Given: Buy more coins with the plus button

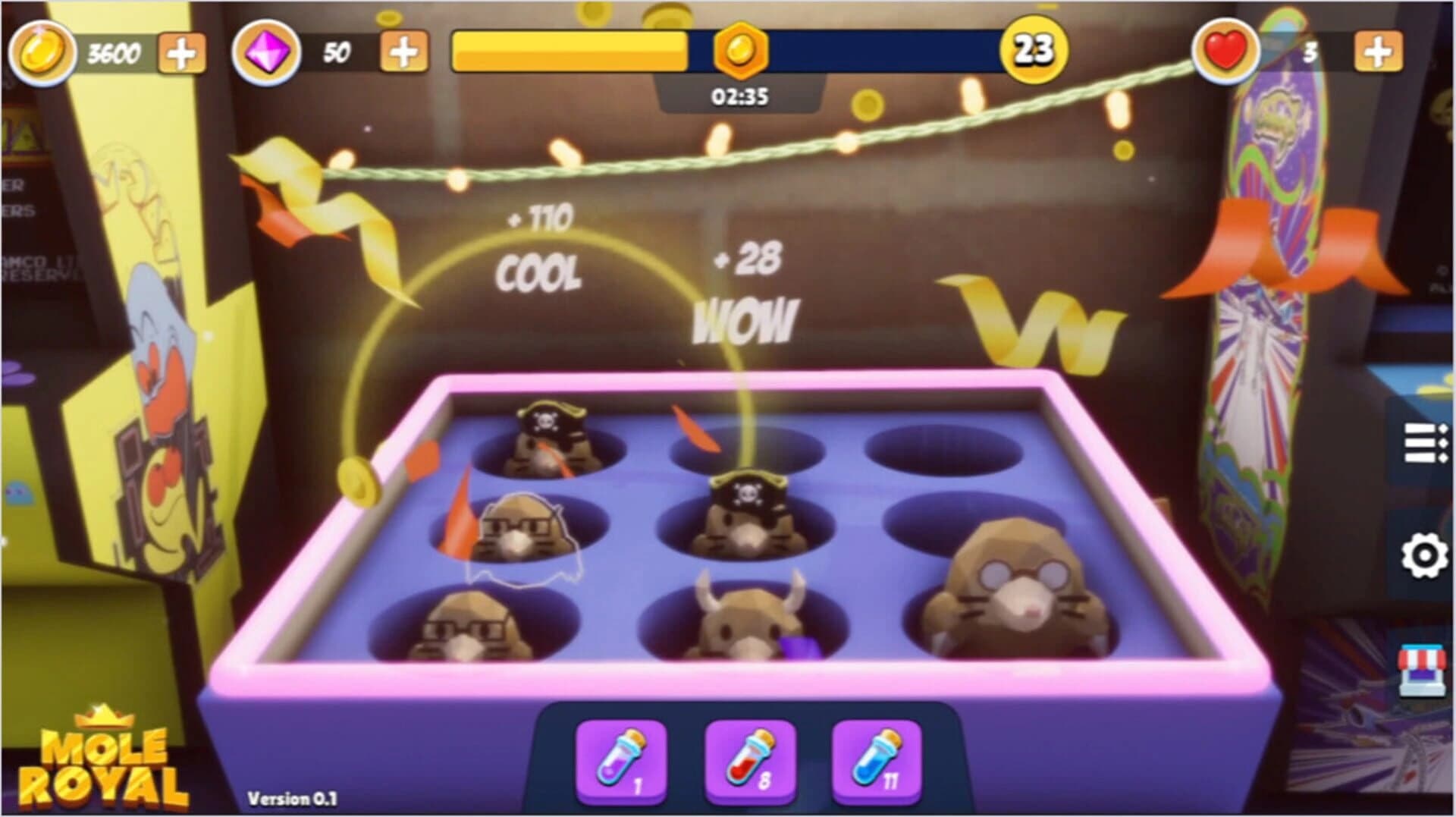Looking at the screenshot, I should pos(183,52).
